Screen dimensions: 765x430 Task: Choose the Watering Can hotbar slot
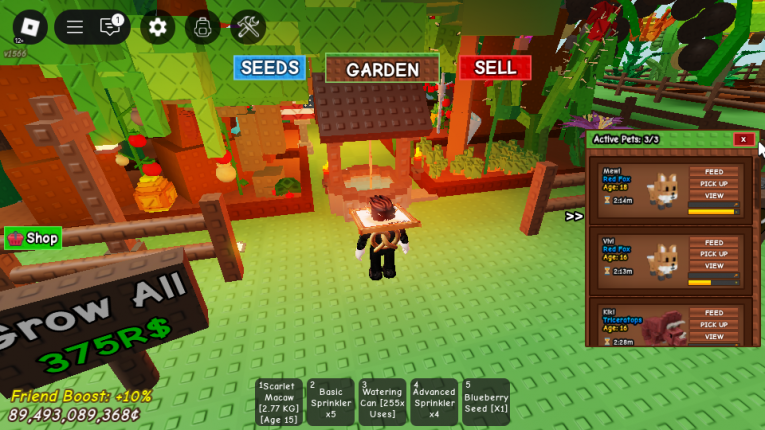(382, 402)
